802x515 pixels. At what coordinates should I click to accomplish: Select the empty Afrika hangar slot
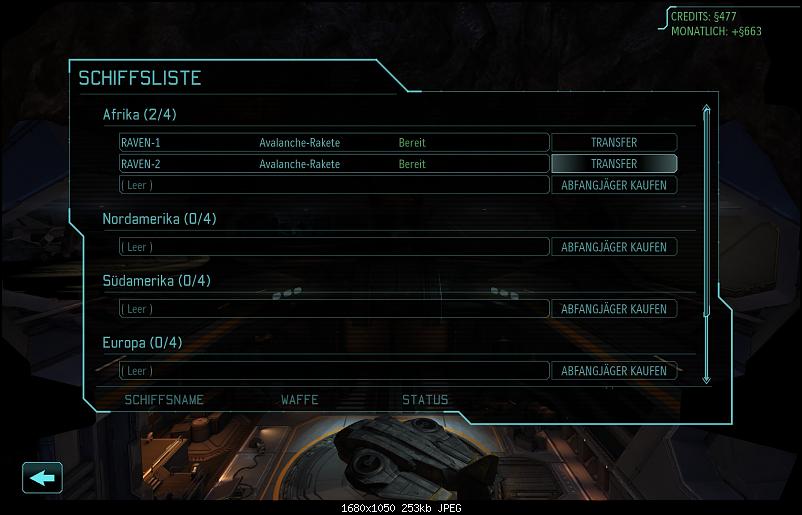(334, 185)
